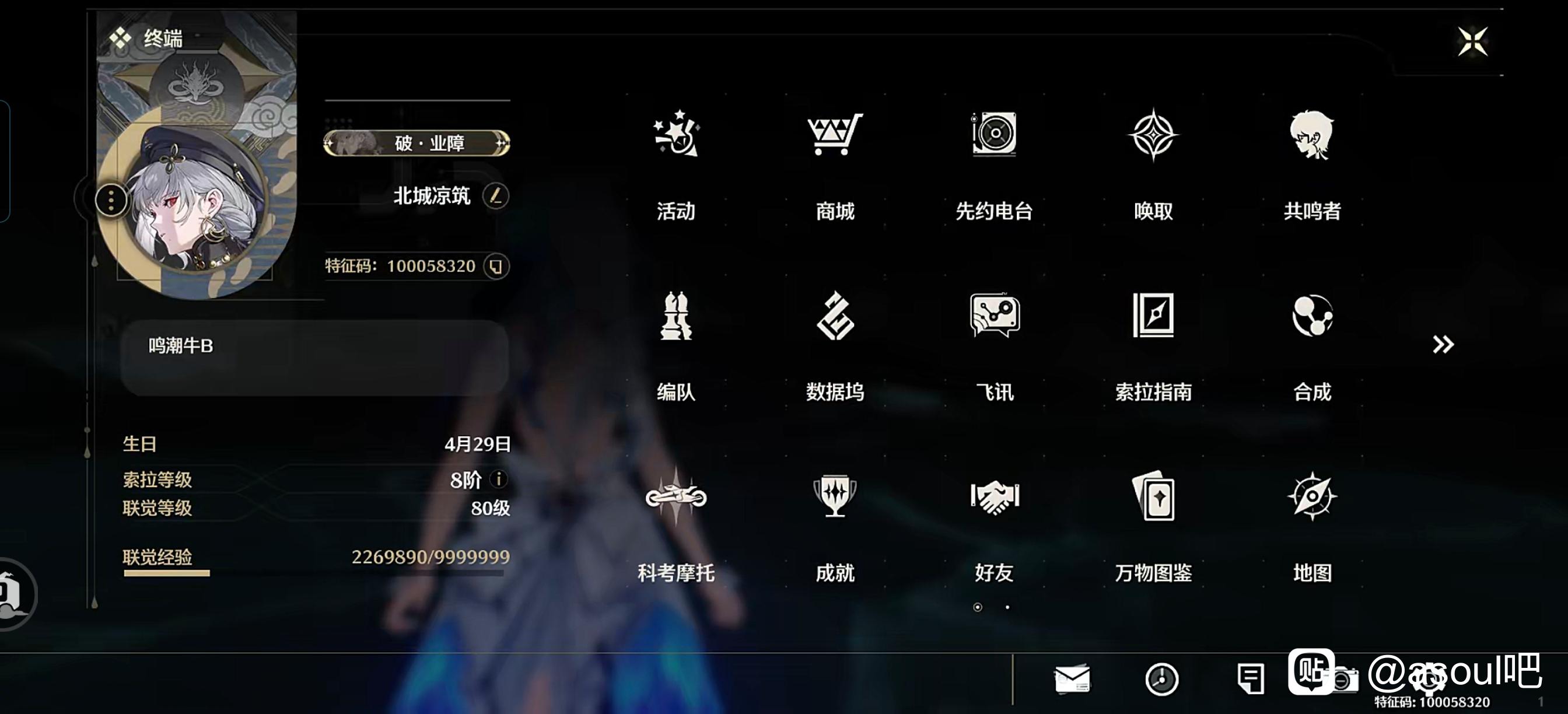
Task: Go to next page with double arrow
Action: pos(1443,345)
